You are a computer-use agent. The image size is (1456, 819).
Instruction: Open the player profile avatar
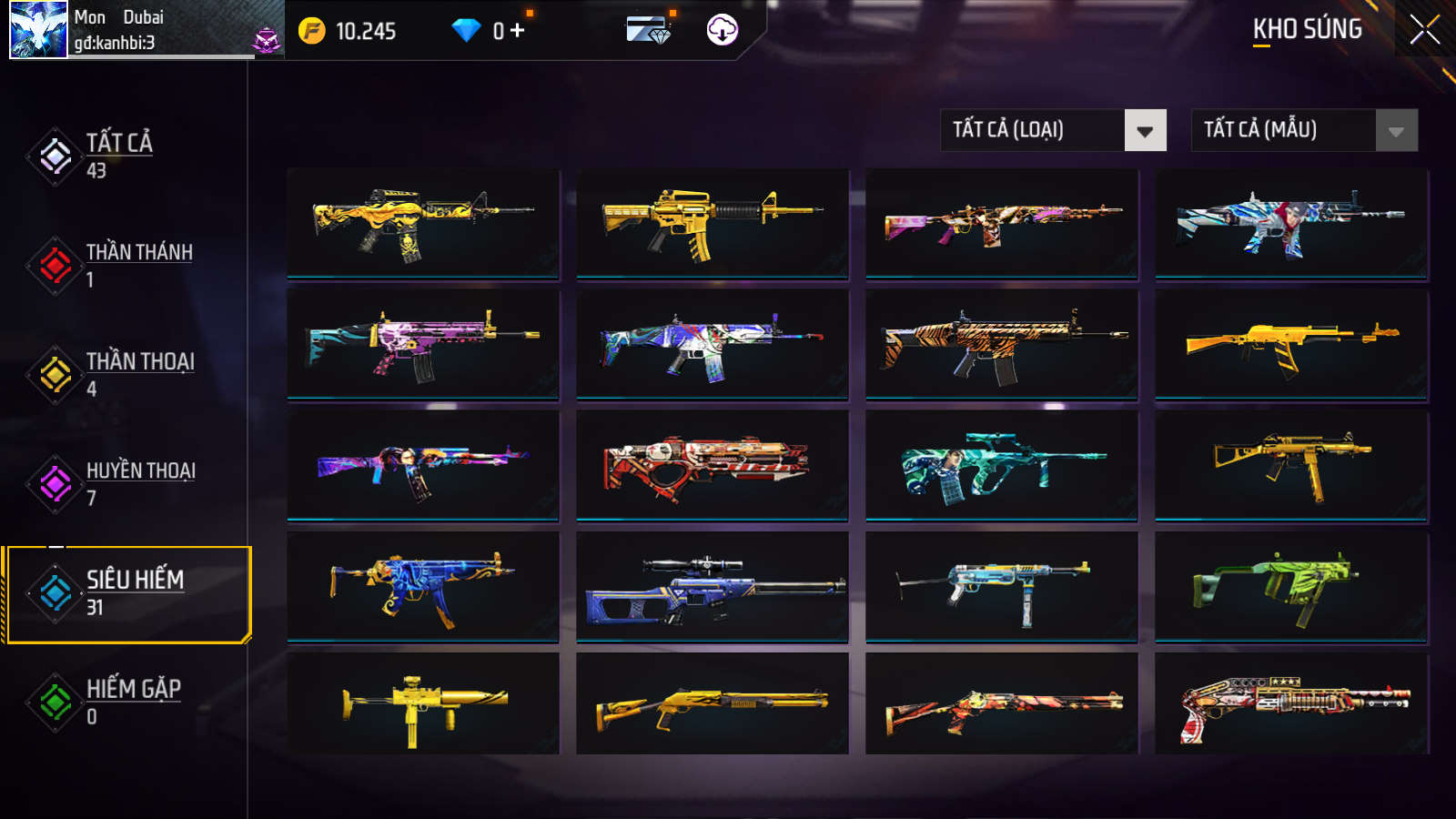coord(38,29)
